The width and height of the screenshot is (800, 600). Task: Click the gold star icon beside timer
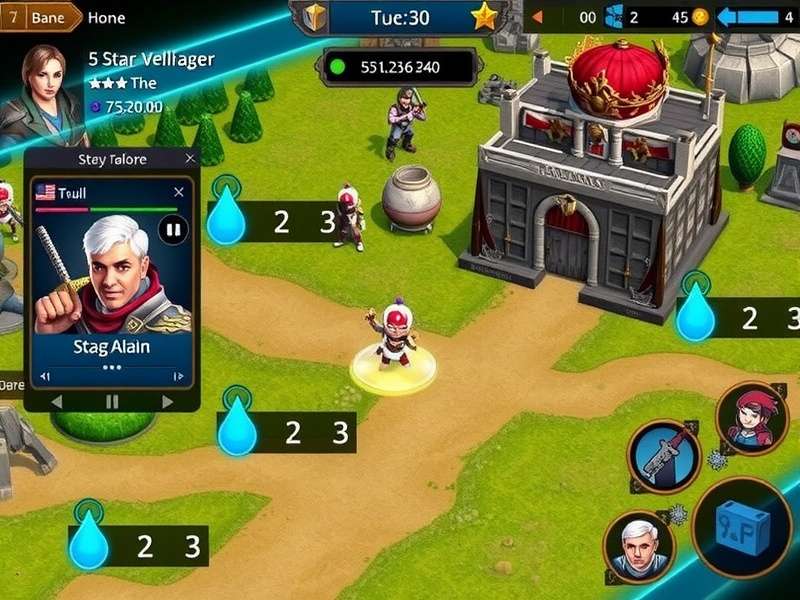click(x=484, y=16)
